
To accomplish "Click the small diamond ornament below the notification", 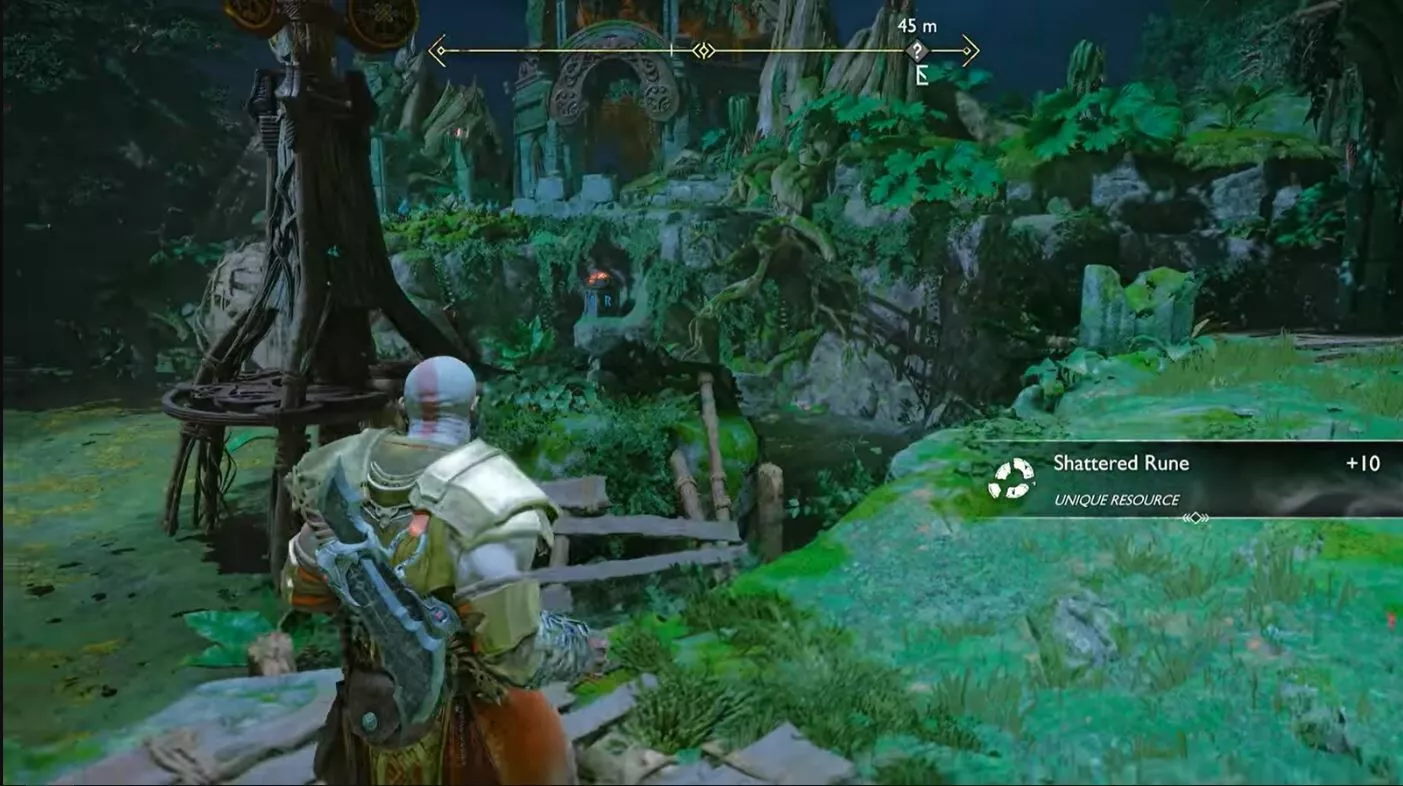I will pyautogui.click(x=1196, y=517).
